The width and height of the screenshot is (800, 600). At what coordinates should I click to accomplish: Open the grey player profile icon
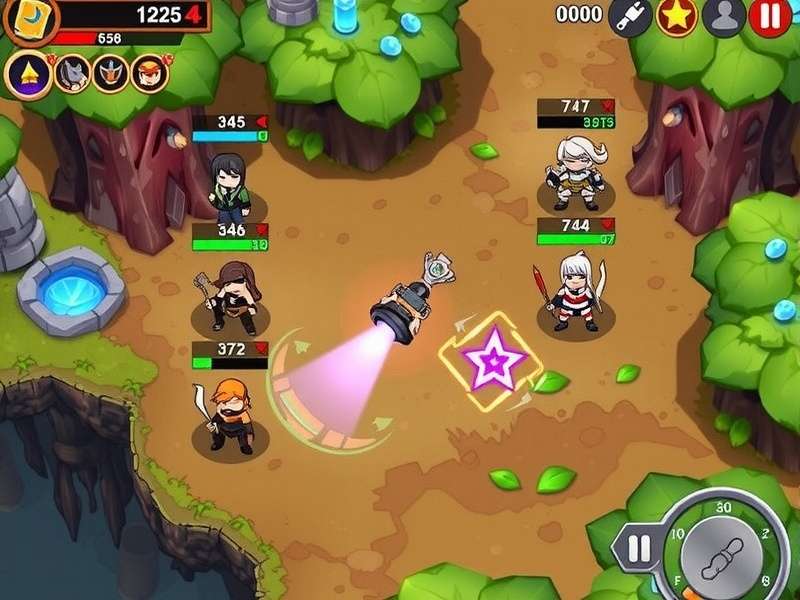pyautogui.click(x=722, y=15)
